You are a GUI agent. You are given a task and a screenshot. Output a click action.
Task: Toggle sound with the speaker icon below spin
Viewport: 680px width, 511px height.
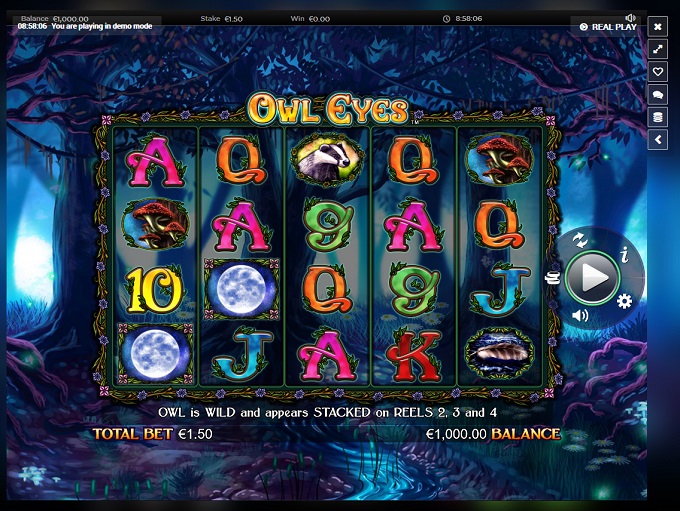point(580,316)
